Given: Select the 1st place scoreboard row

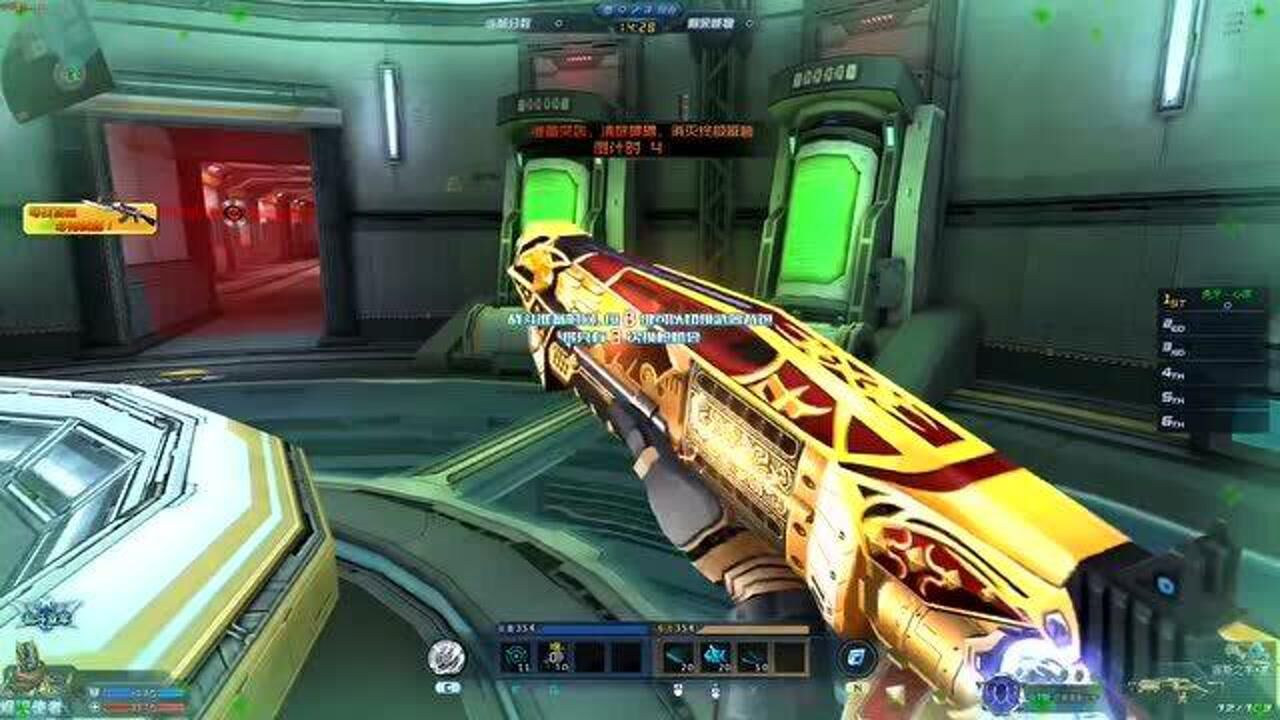Looking at the screenshot, I should tap(1213, 298).
